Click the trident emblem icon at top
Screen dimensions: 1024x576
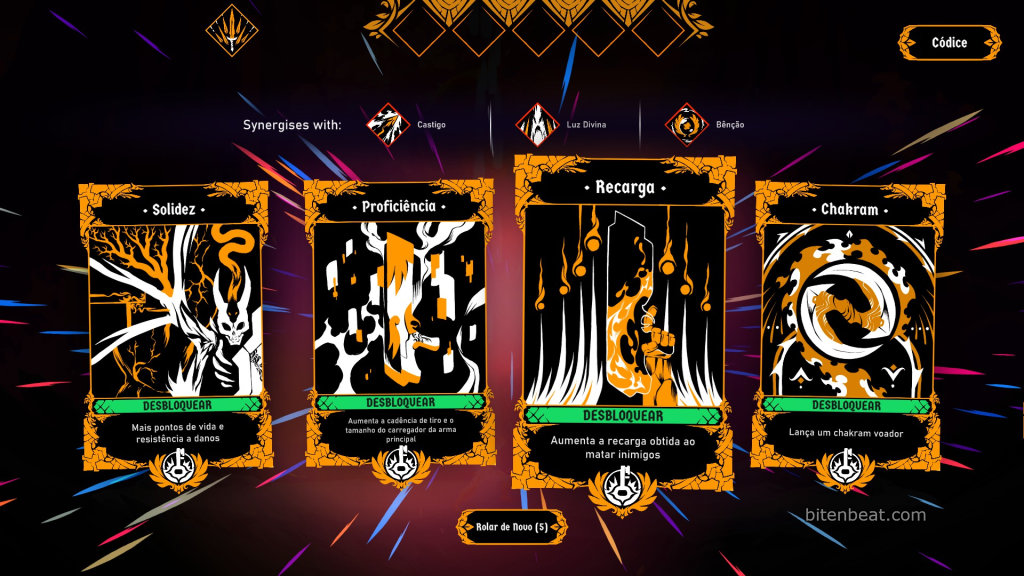tap(232, 31)
